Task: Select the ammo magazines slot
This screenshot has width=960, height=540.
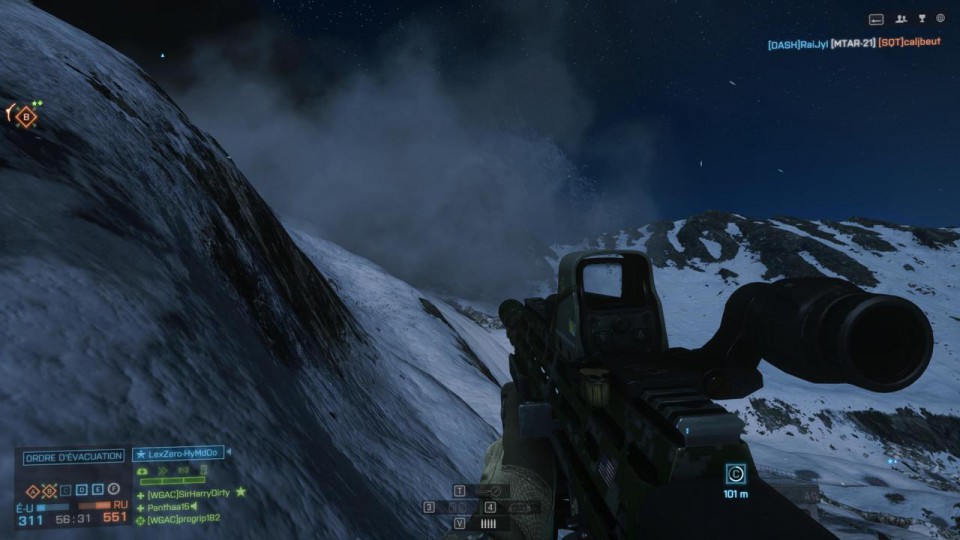Action: coord(488,523)
